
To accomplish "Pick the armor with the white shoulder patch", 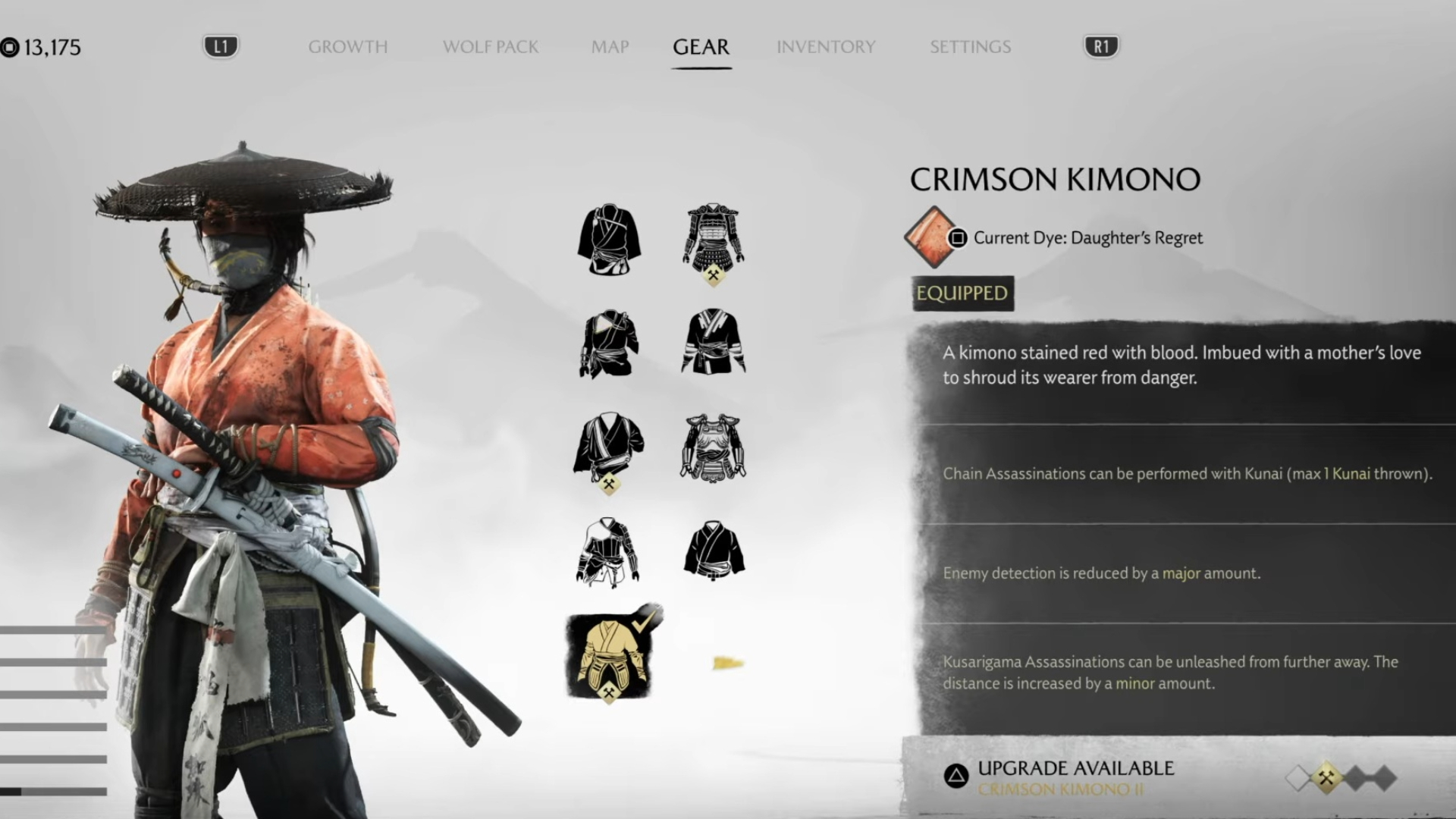I will tap(608, 344).
